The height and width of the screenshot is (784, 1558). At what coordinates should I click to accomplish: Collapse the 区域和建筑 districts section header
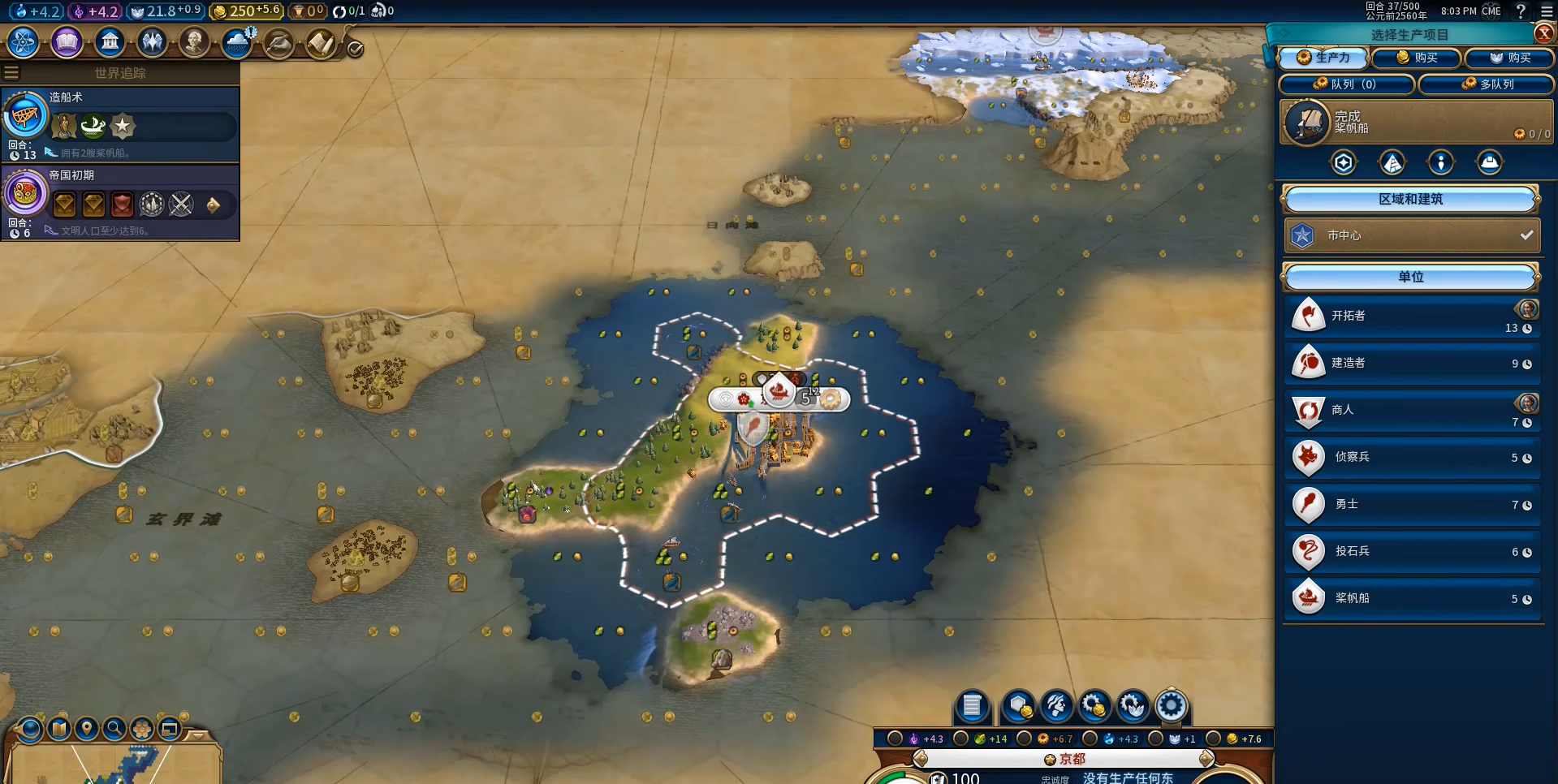pos(1410,199)
